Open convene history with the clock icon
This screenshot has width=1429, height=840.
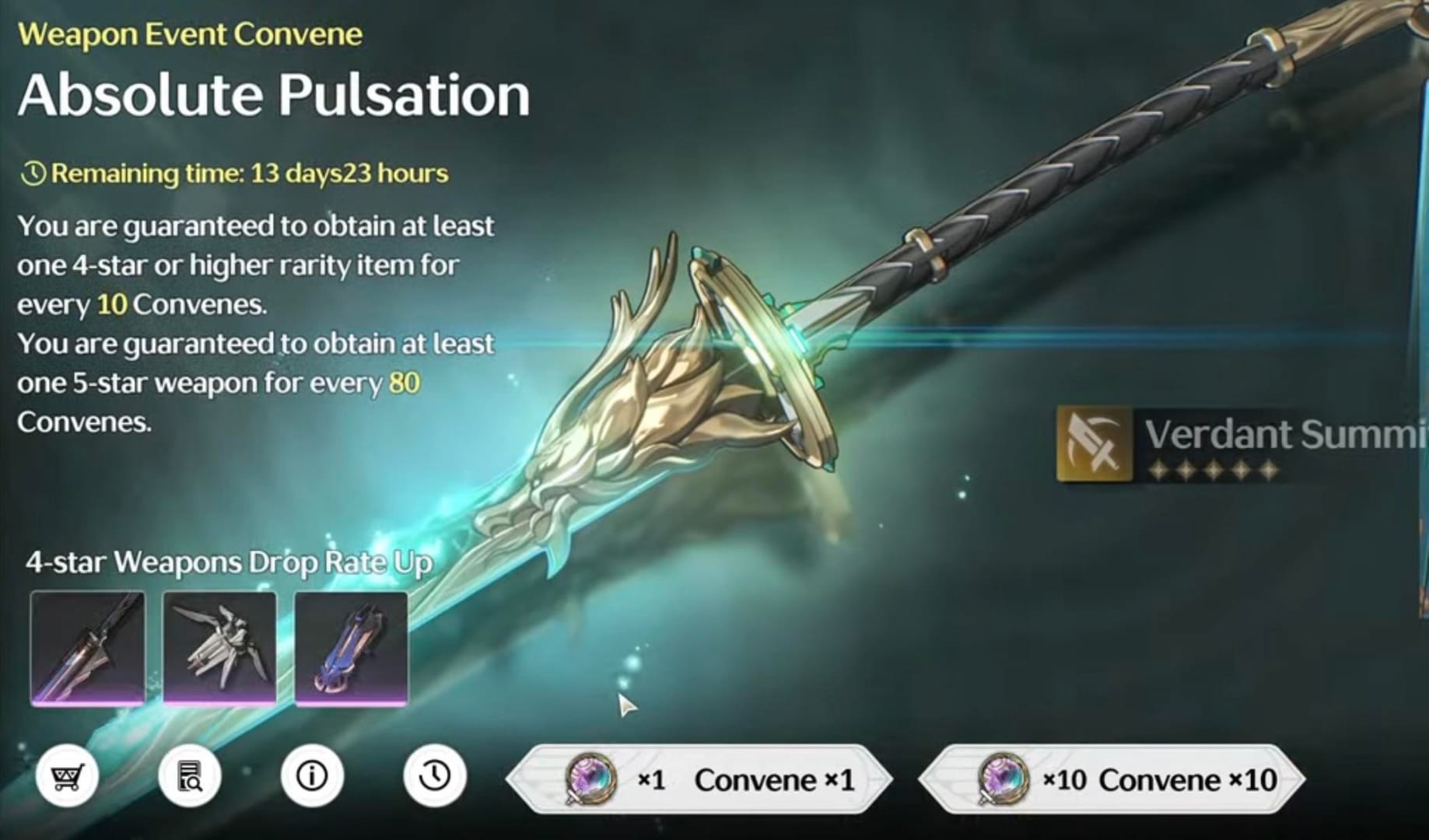pos(434,776)
